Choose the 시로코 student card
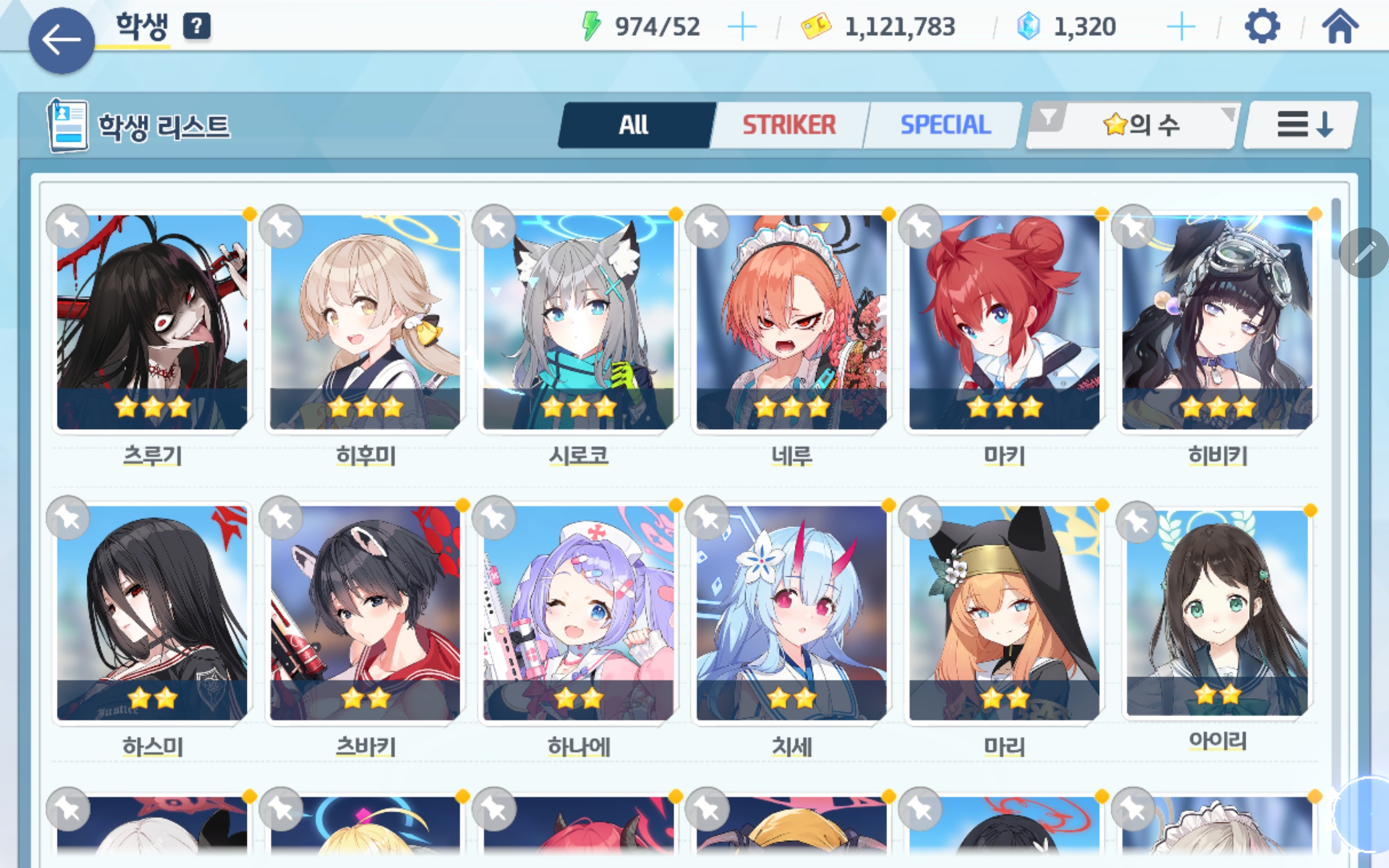The image size is (1389, 868). [x=578, y=322]
